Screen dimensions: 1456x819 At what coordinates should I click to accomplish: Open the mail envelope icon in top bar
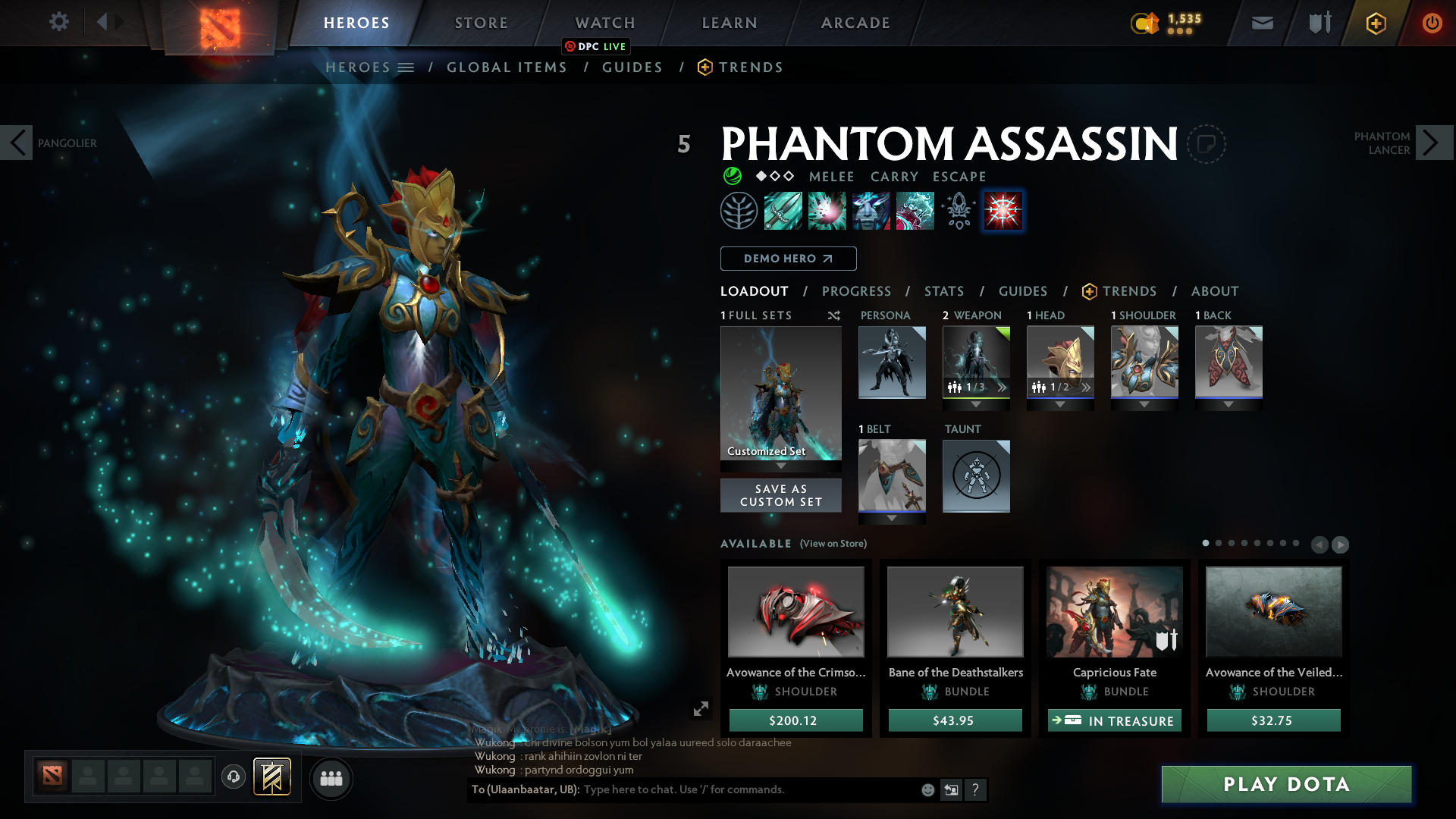[1261, 23]
